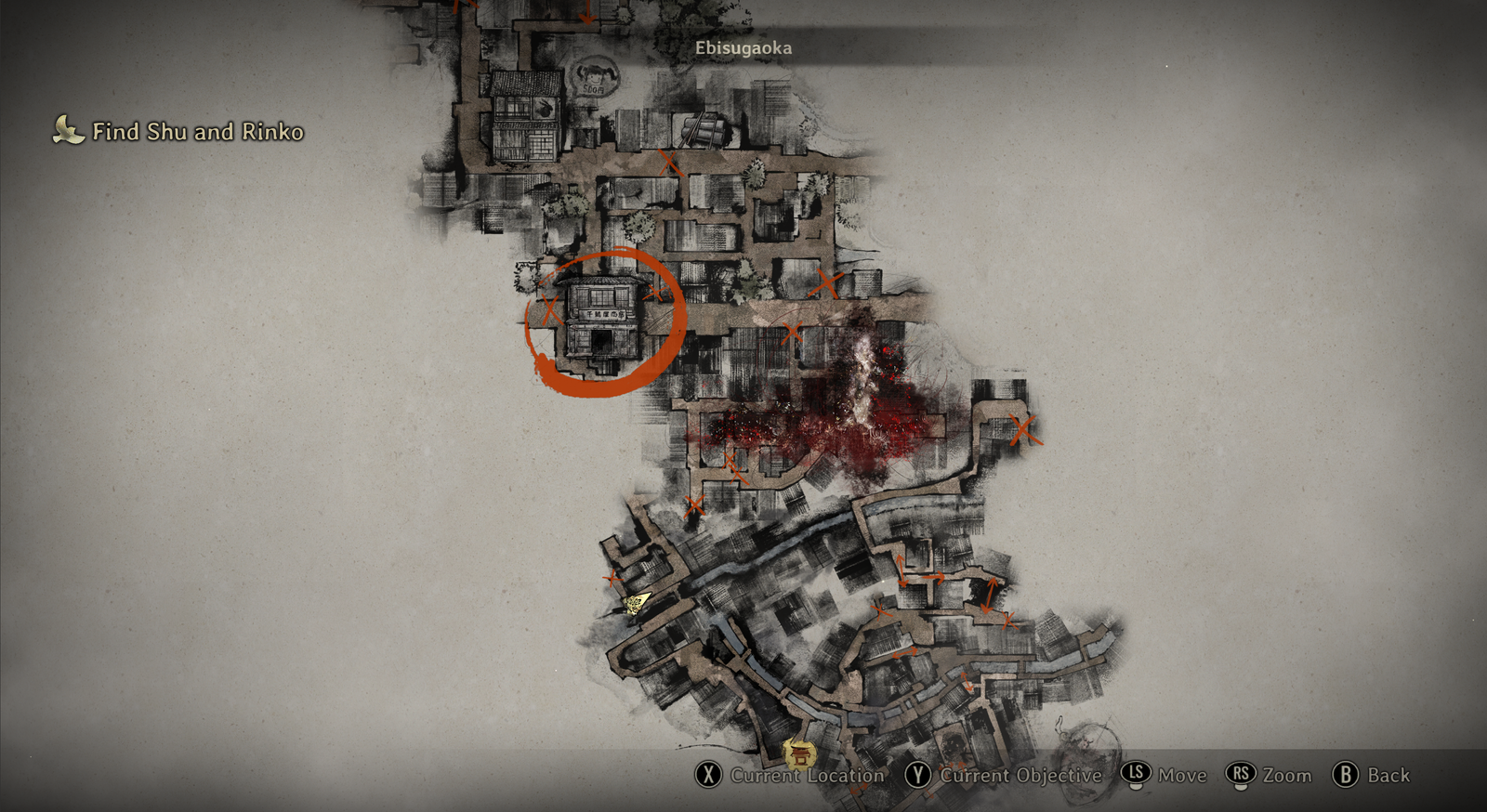This screenshot has width=1487, height=812.
Task: Click the Ebisugaoka area name header
Action: [x=743, y=48]
